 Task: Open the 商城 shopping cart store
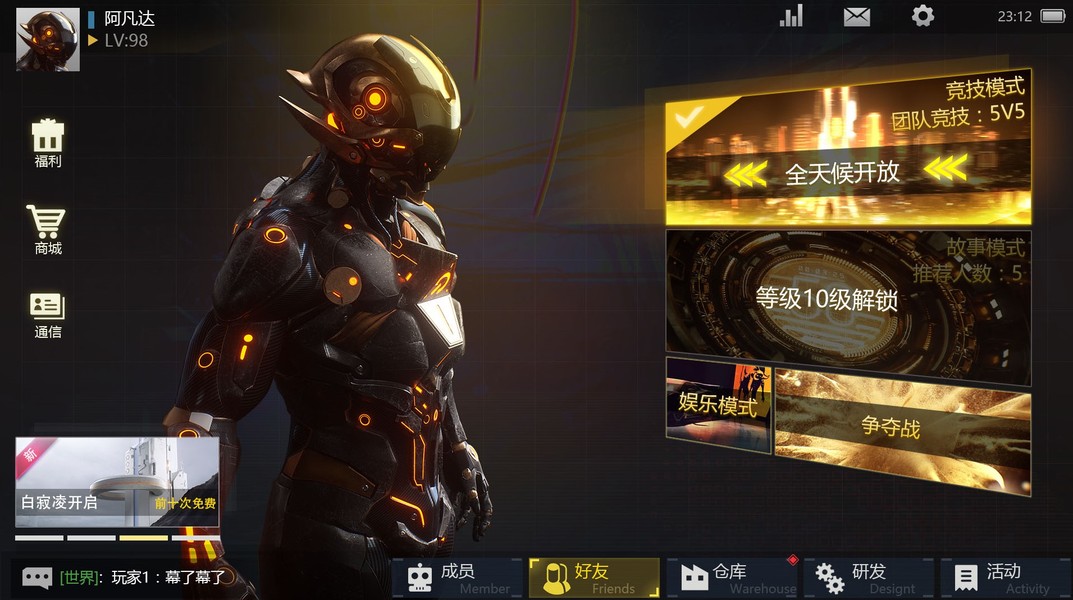click(x=47, y=230)
